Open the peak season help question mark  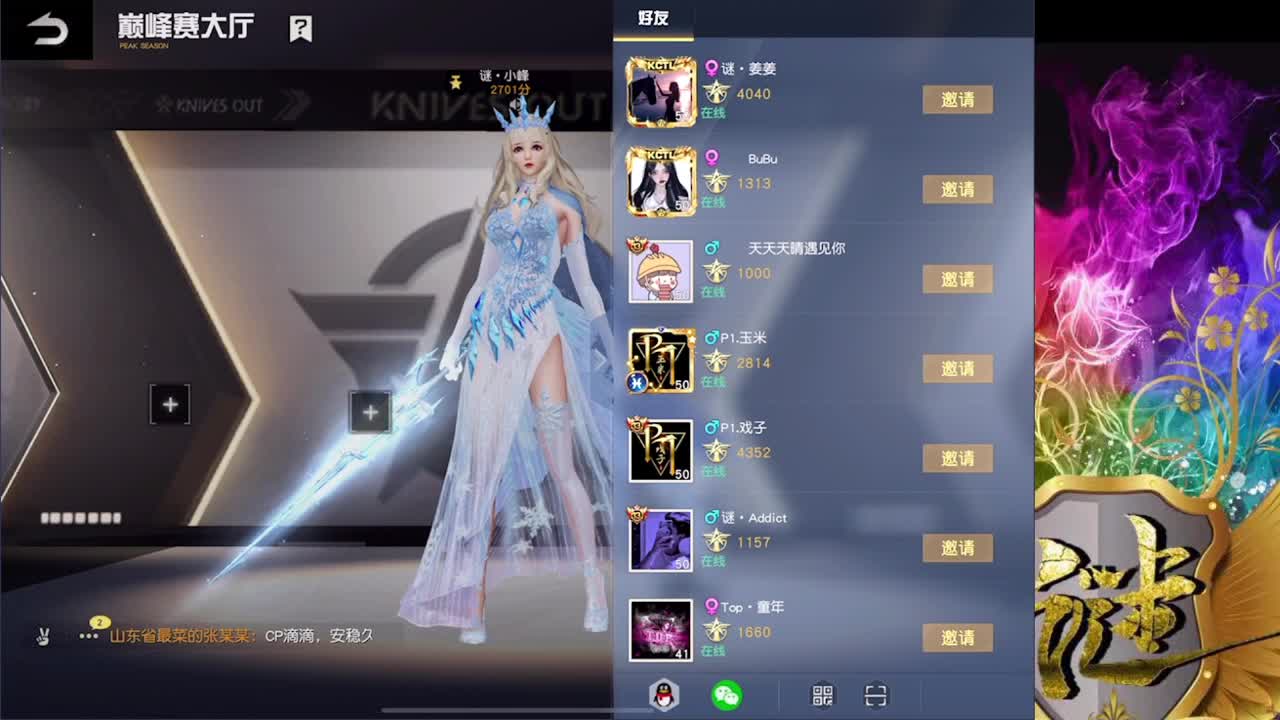pyautogui.click(x=301, y=30)
